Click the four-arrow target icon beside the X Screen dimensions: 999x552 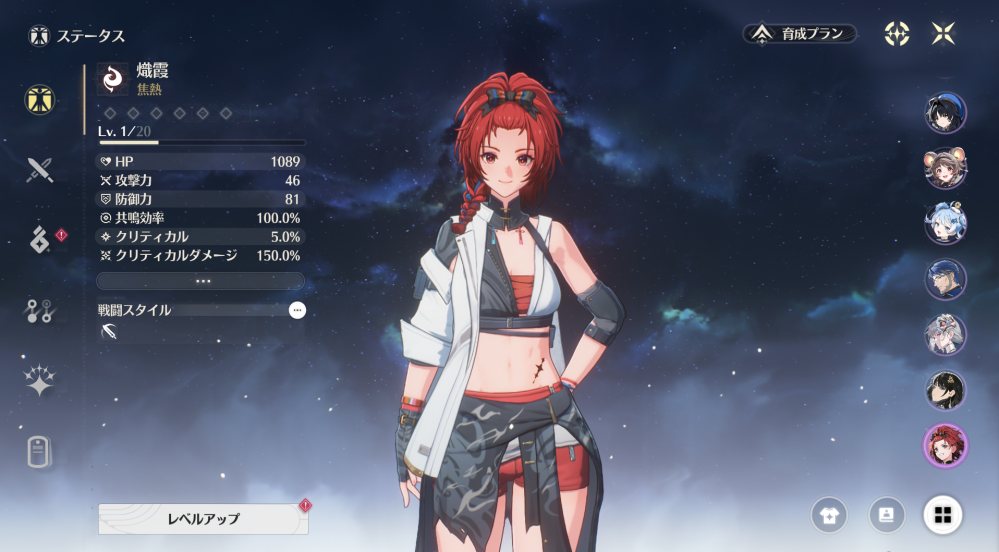pos(897,34)
